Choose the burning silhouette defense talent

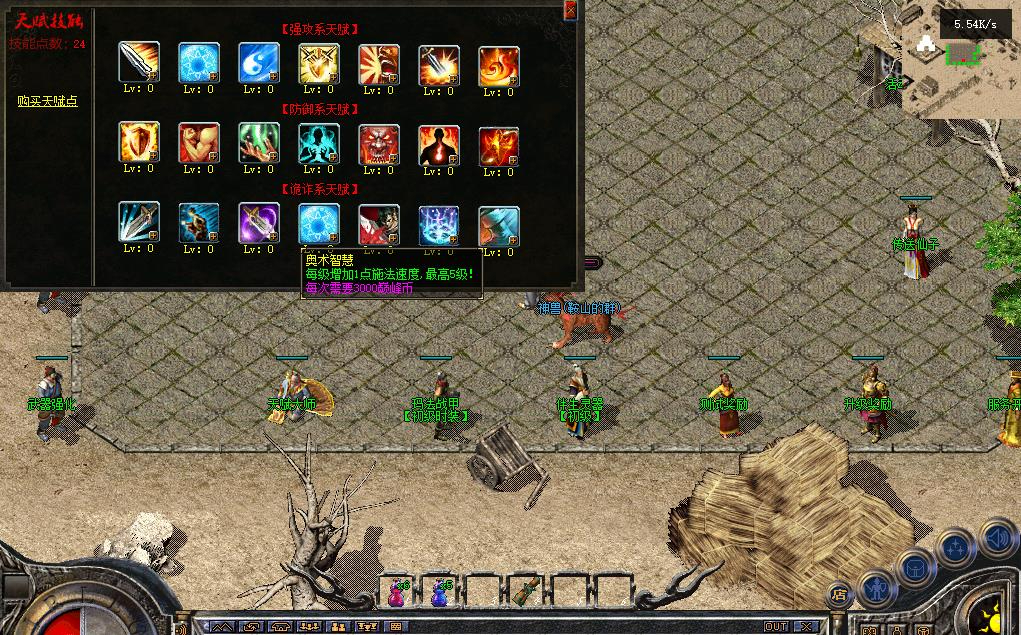(438, 146)
